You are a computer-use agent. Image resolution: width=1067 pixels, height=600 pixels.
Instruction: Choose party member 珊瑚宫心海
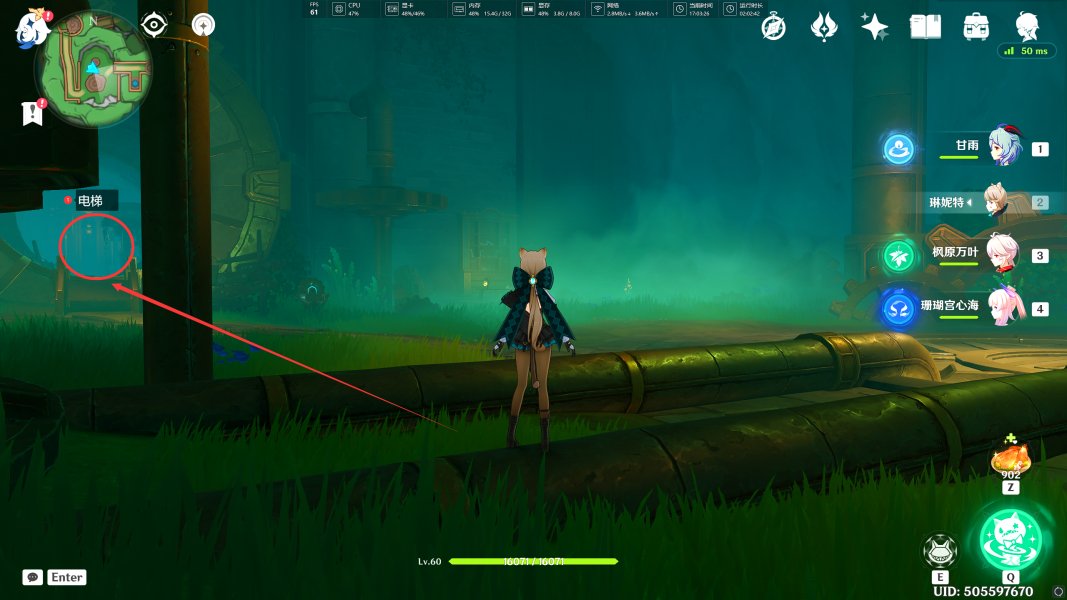(1003, 308)
